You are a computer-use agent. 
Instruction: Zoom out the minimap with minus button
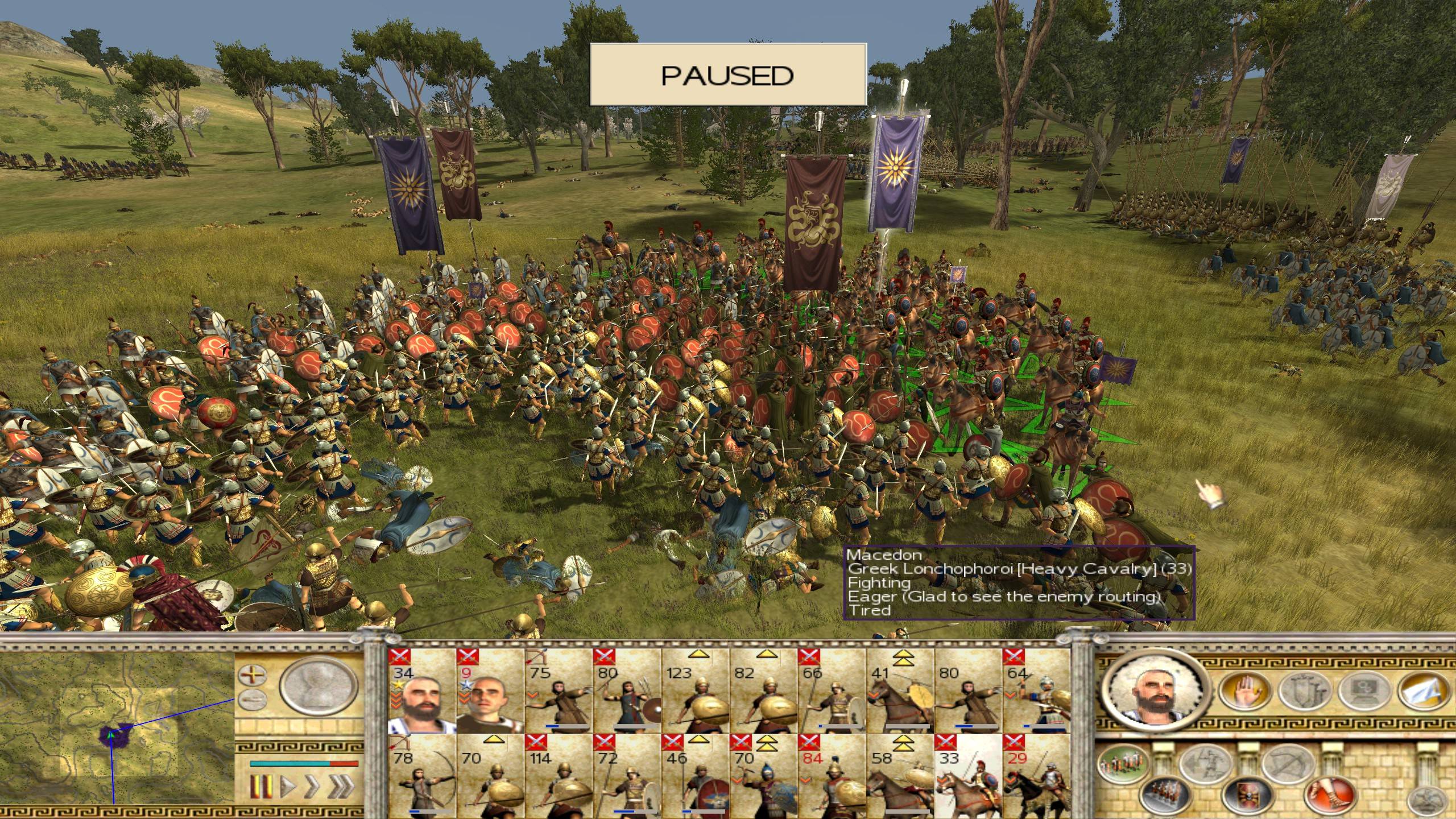click(252, 700)
